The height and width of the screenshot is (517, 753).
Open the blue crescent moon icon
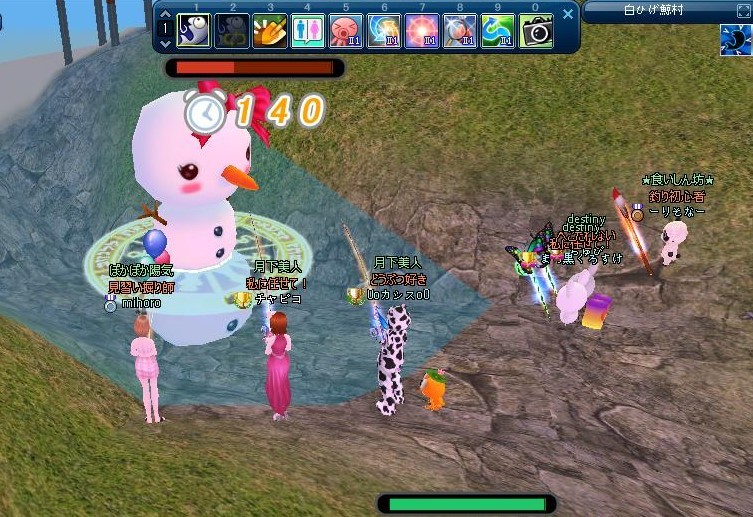(735, 40)
